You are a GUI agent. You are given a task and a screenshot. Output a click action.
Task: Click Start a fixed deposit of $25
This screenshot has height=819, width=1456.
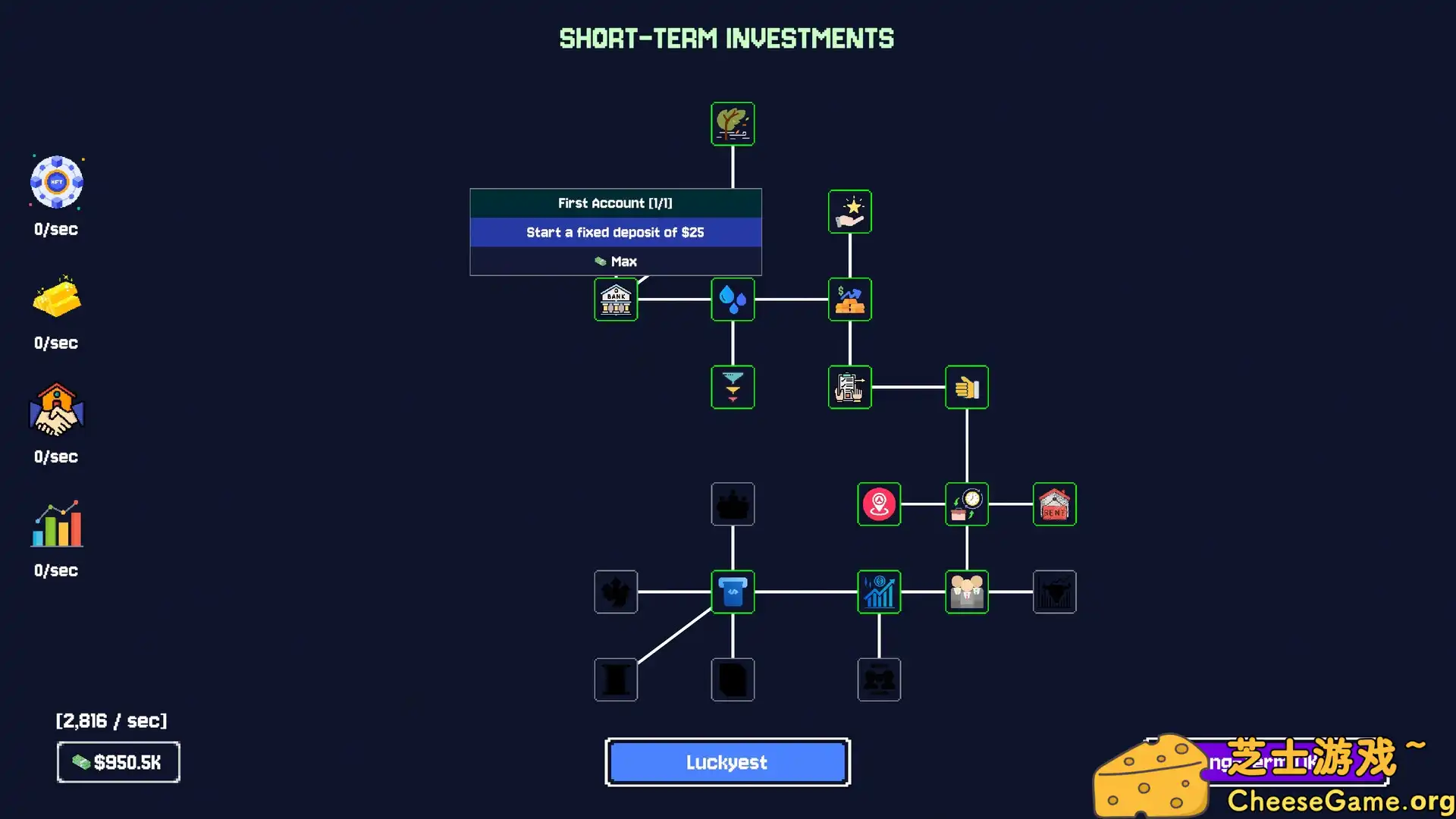tap(615, 232)
